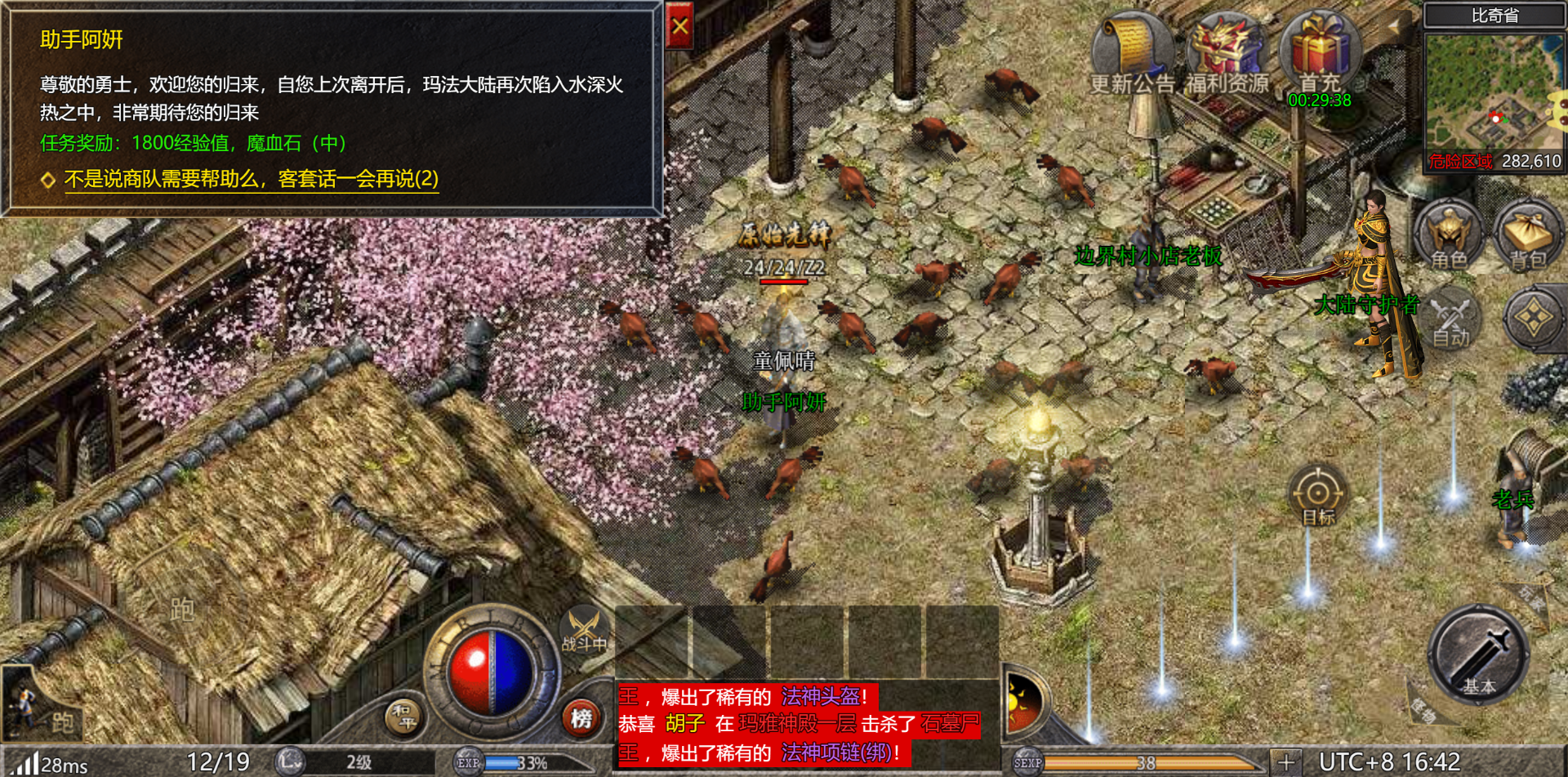Tap the four-point star button beside 自动
The height and width of the screenshot is (777, 1568).
[1533, 319]
